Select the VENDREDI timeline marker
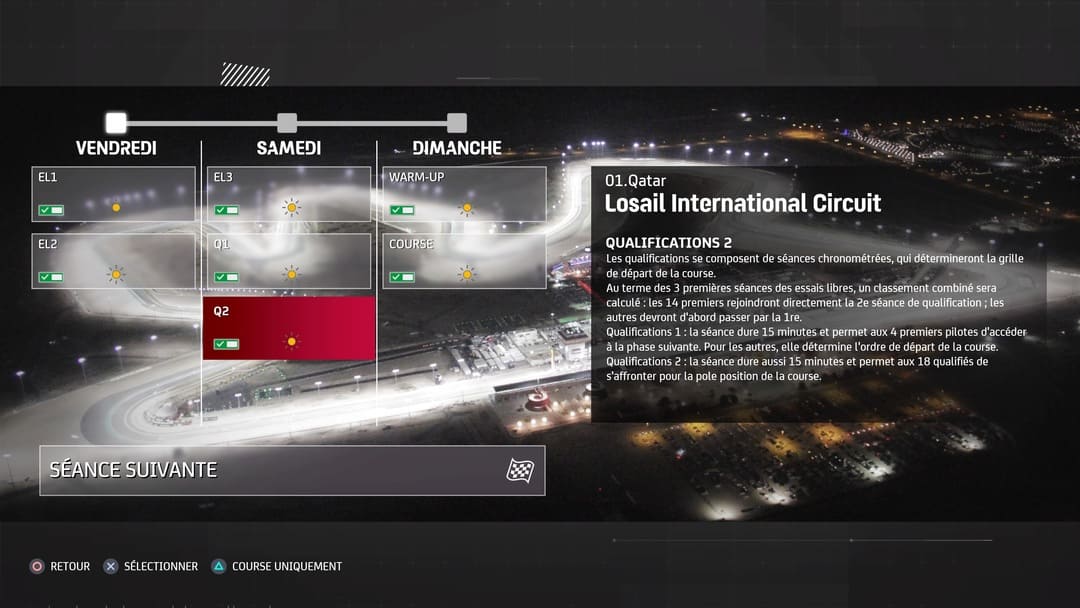 [x=116, y=123]
